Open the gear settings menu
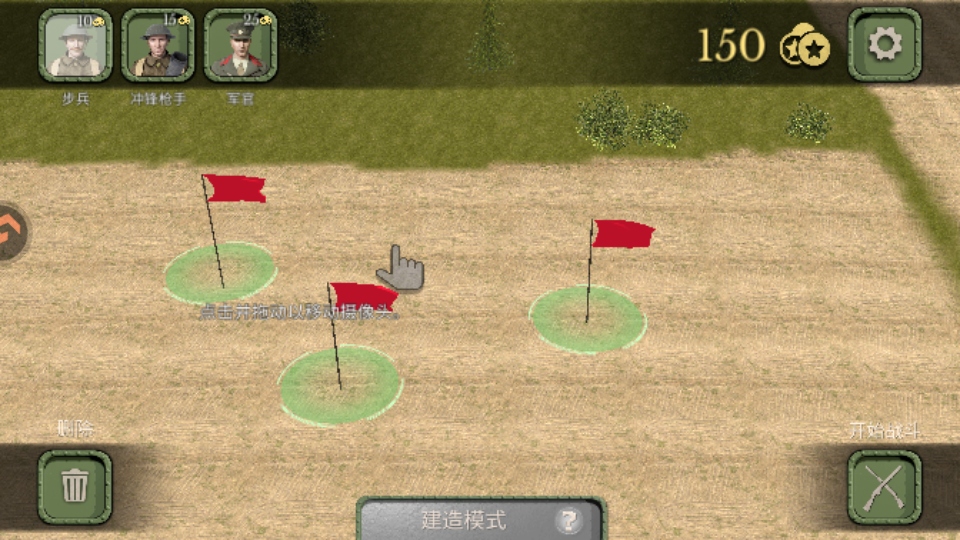Image resolution: width=960 pixels, height=540 pixels. coord(885,44)
